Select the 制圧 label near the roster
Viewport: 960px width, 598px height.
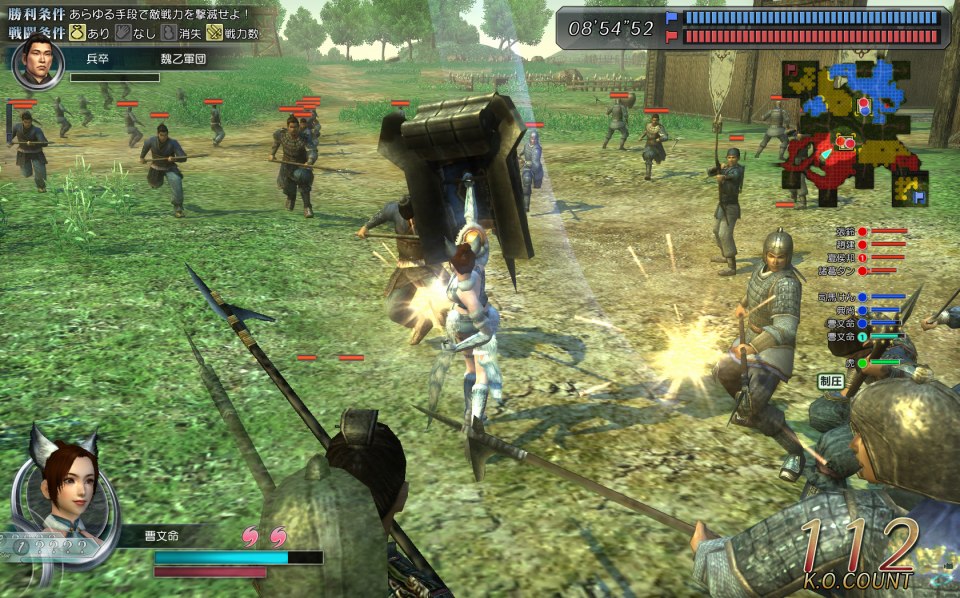[830, 381]
